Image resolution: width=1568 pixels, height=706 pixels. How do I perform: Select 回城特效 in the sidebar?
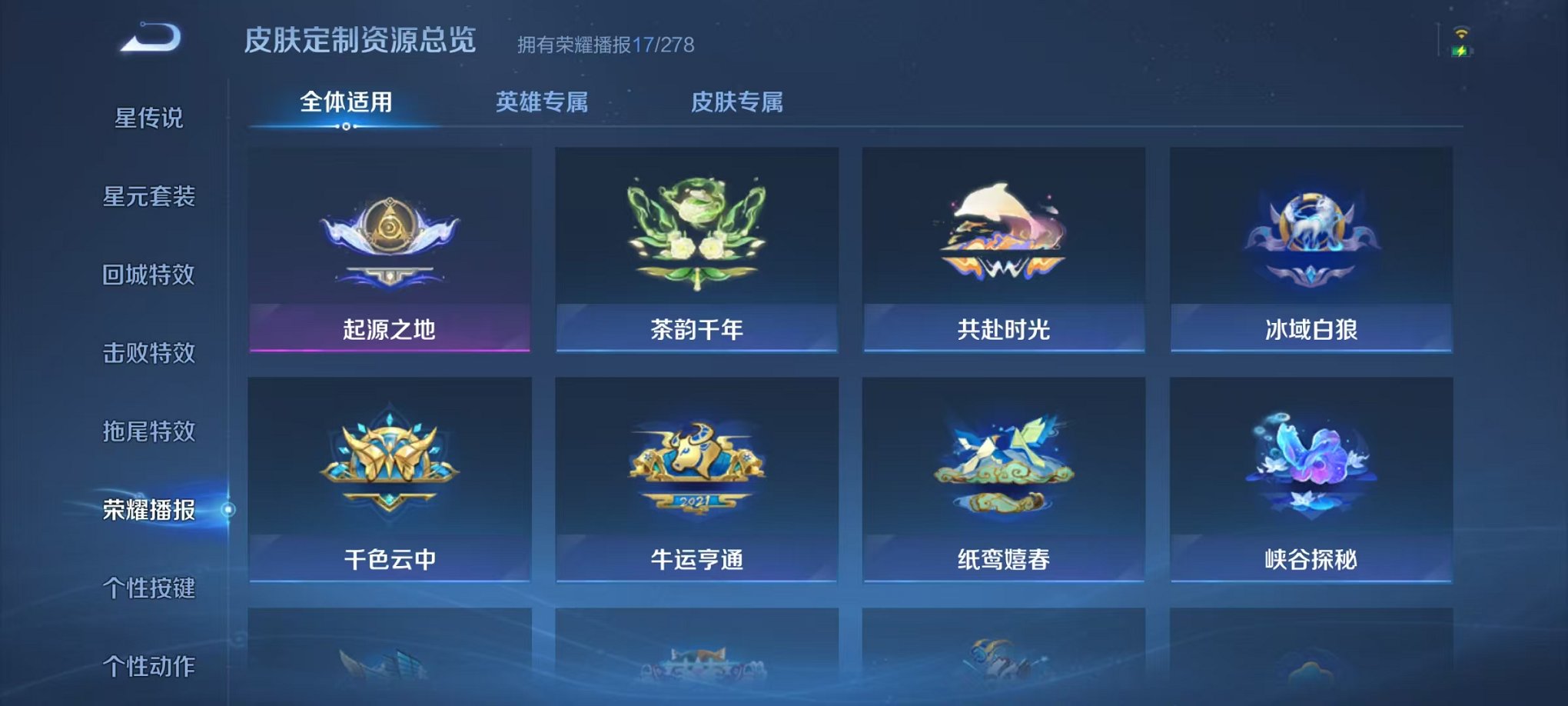click(x=151, y=275)
